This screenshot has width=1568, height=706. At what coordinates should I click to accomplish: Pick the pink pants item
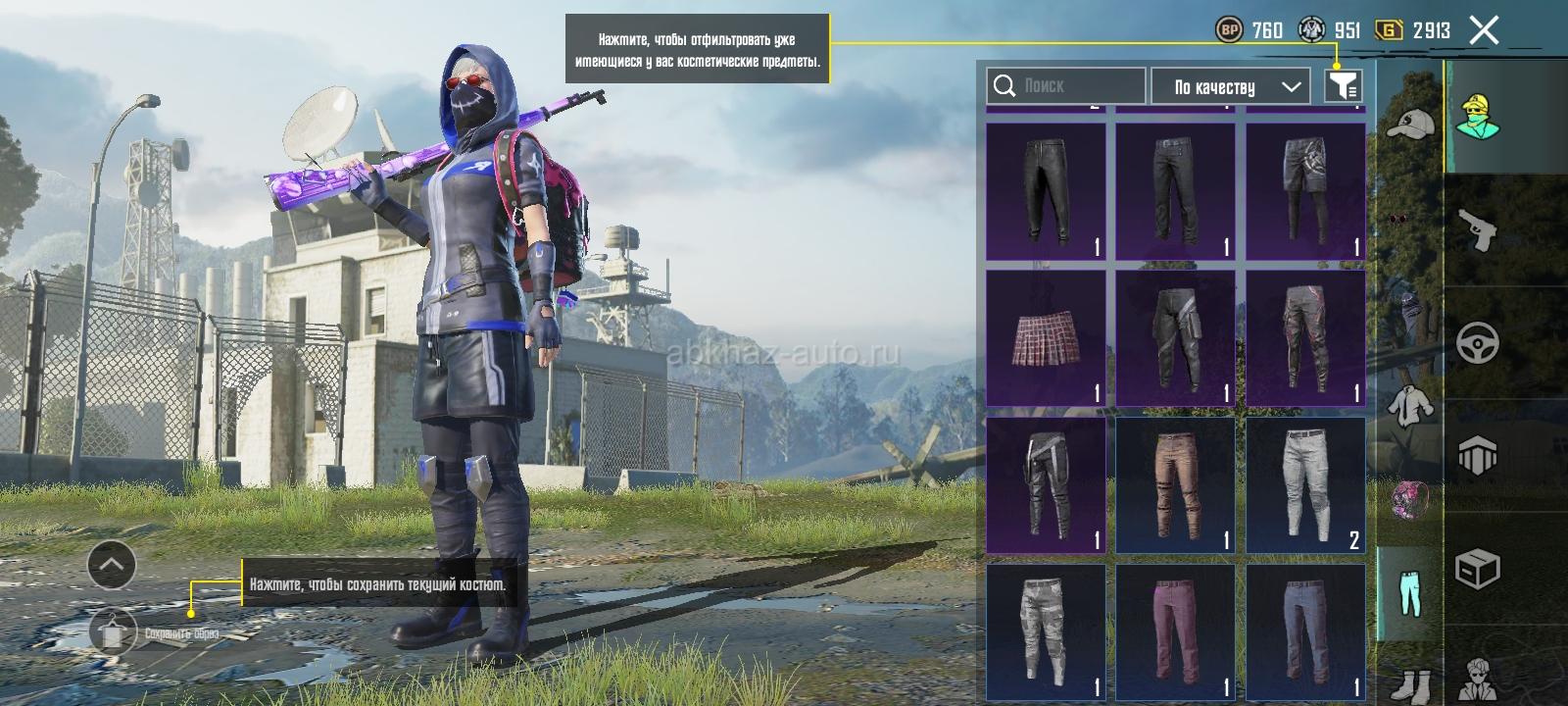(1175, 630)
